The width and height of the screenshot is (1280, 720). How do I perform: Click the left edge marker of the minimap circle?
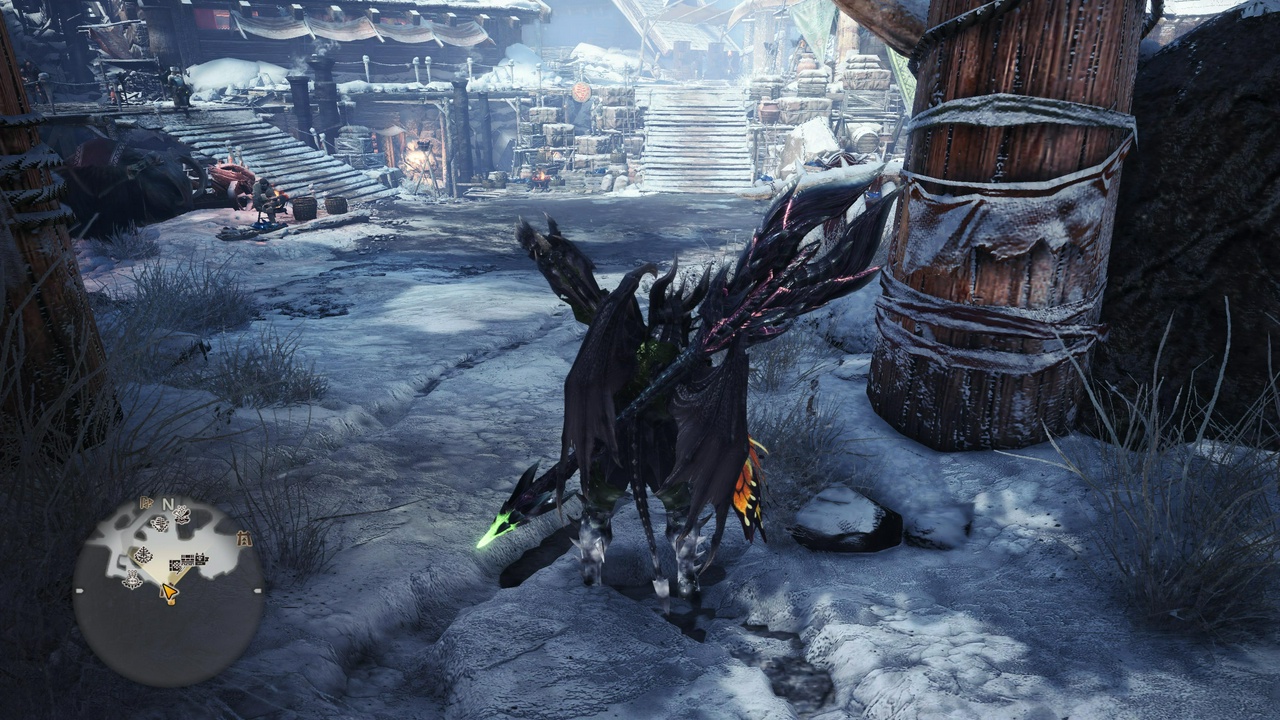78,591
